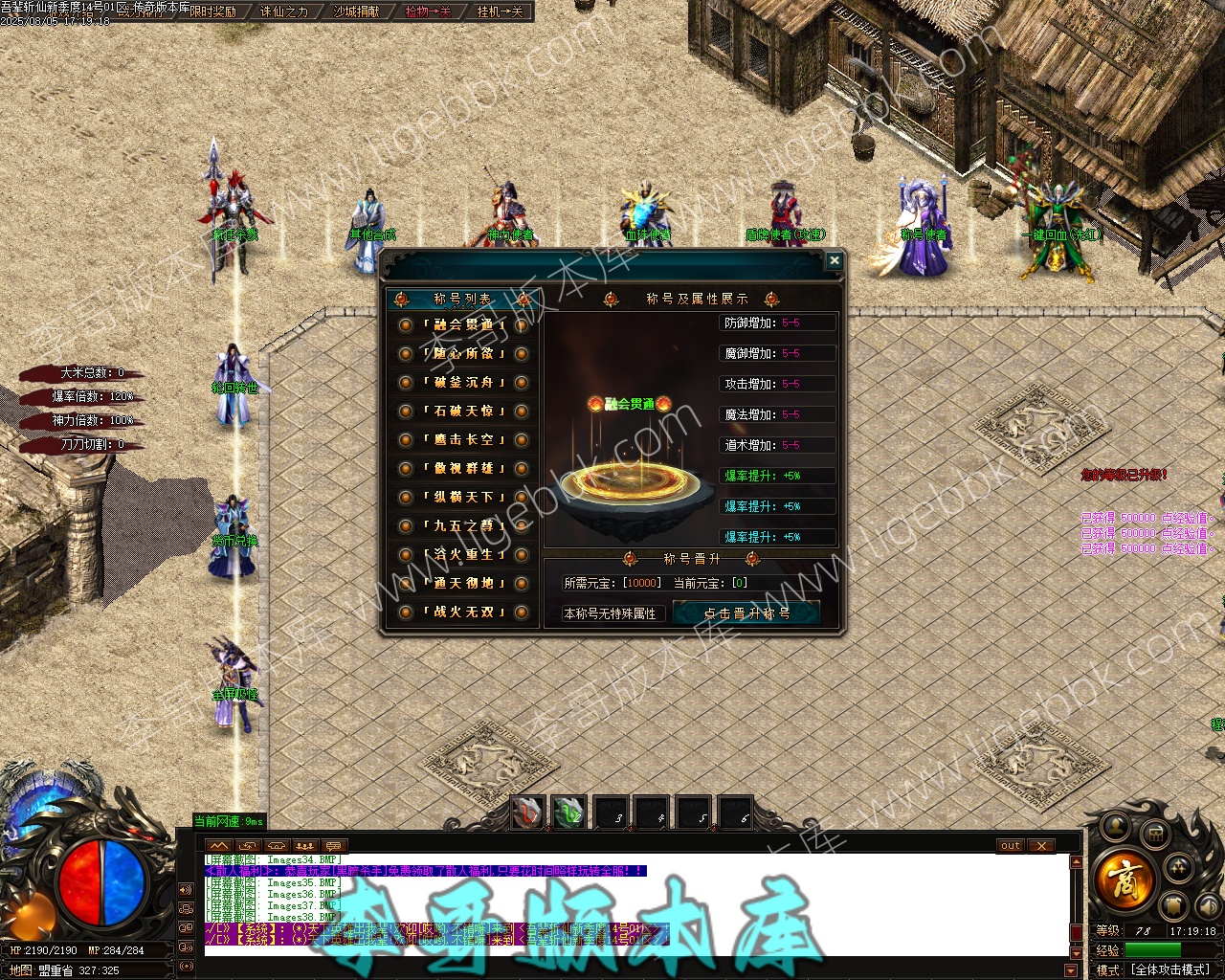The image size is (1225, 980).
Task: Choose the 随心所欲 title from the list
Action: pos(464,354)
